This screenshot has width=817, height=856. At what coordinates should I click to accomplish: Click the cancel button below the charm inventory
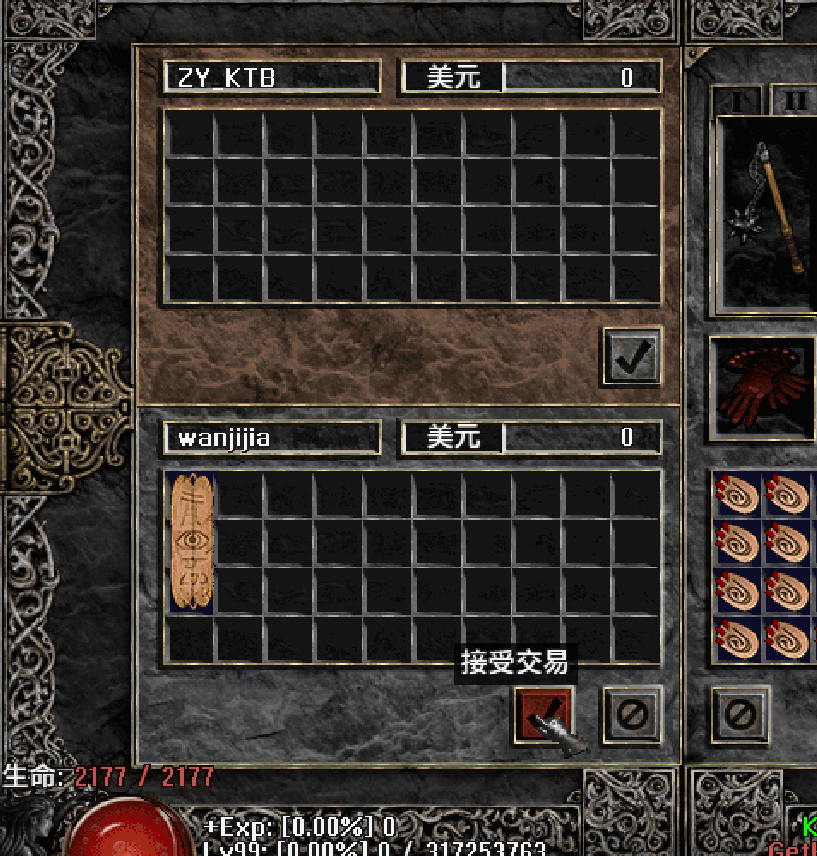[740, 713]
